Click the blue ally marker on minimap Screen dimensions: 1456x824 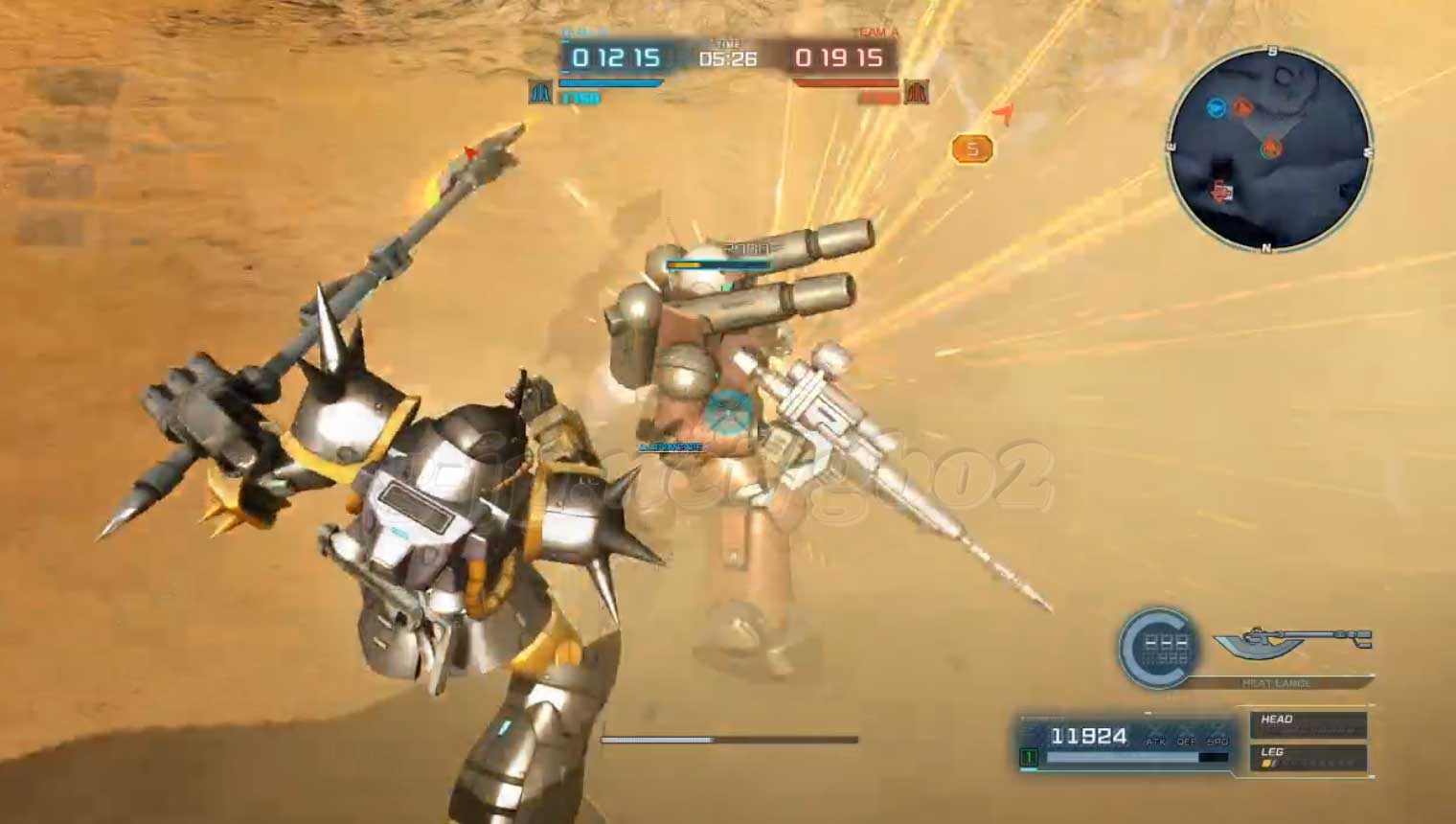point(1217,108)
